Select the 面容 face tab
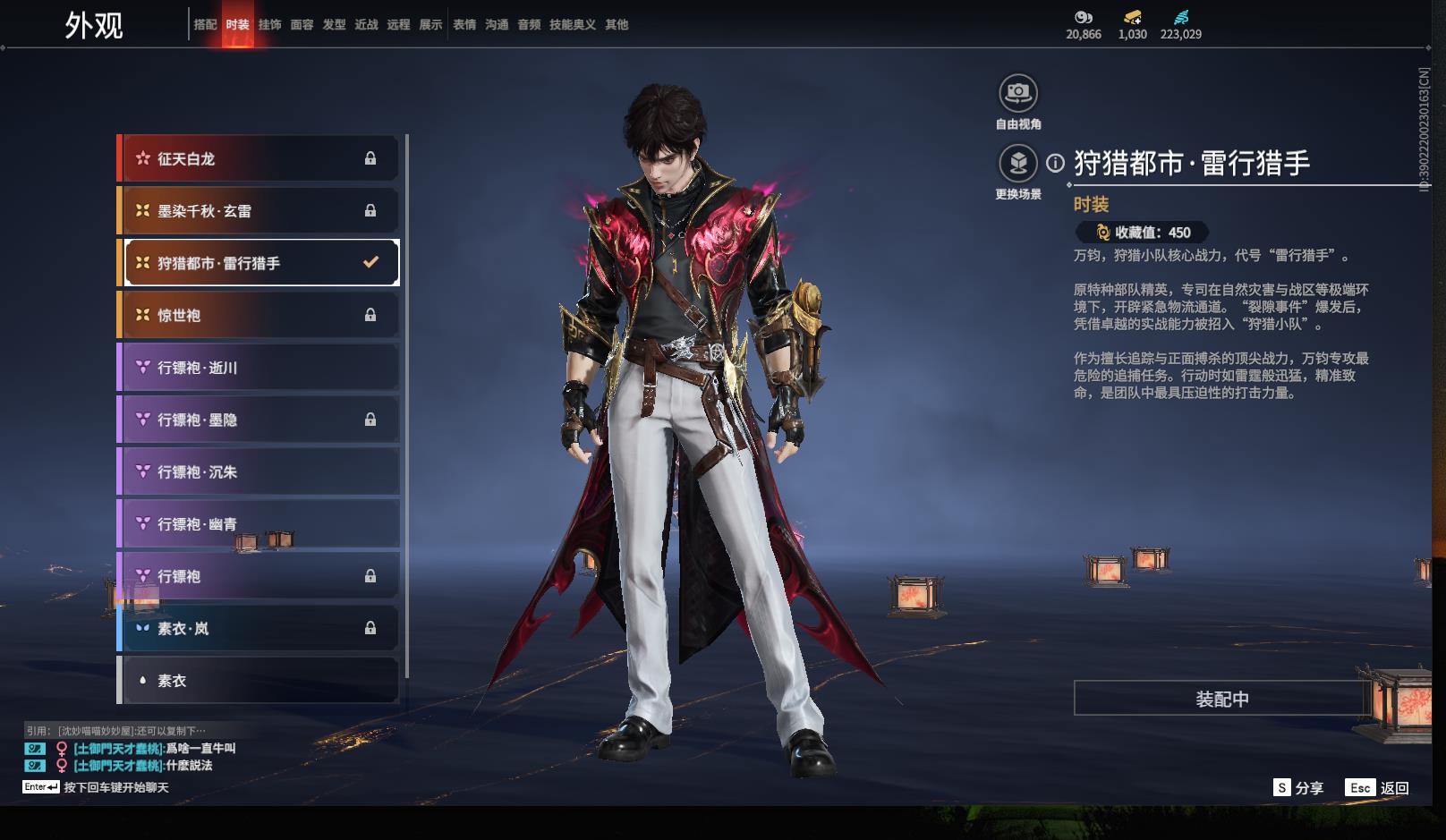Image resolution: width=1446 pixels, height=840 pixels. pos(302,25)
